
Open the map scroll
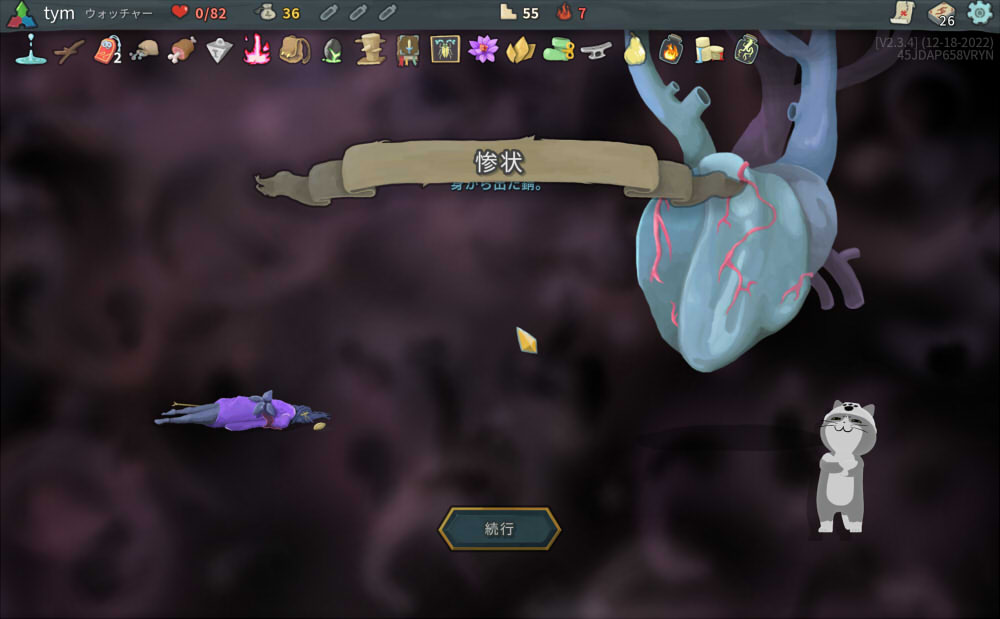point(902,13)
